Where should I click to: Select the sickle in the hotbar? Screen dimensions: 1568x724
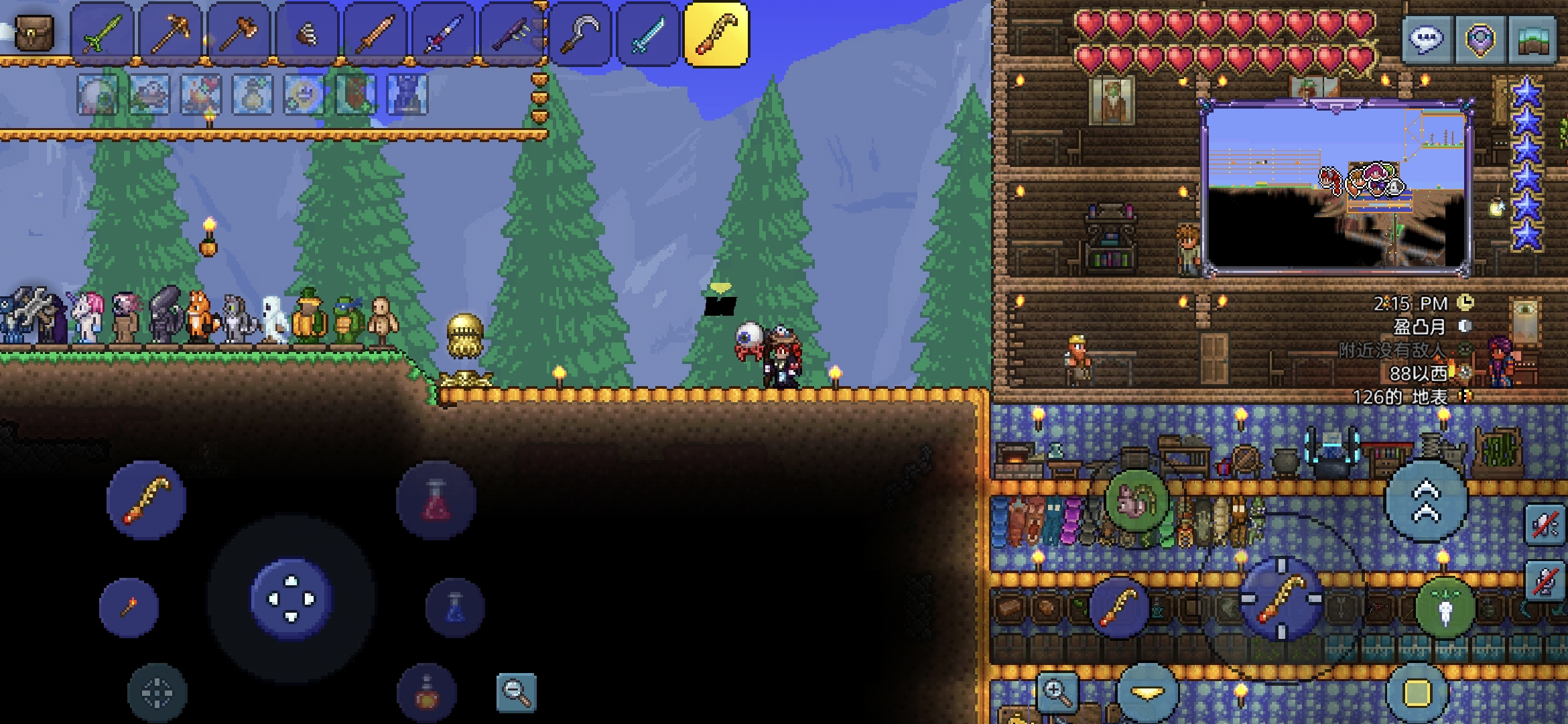(x=580, y=34)
